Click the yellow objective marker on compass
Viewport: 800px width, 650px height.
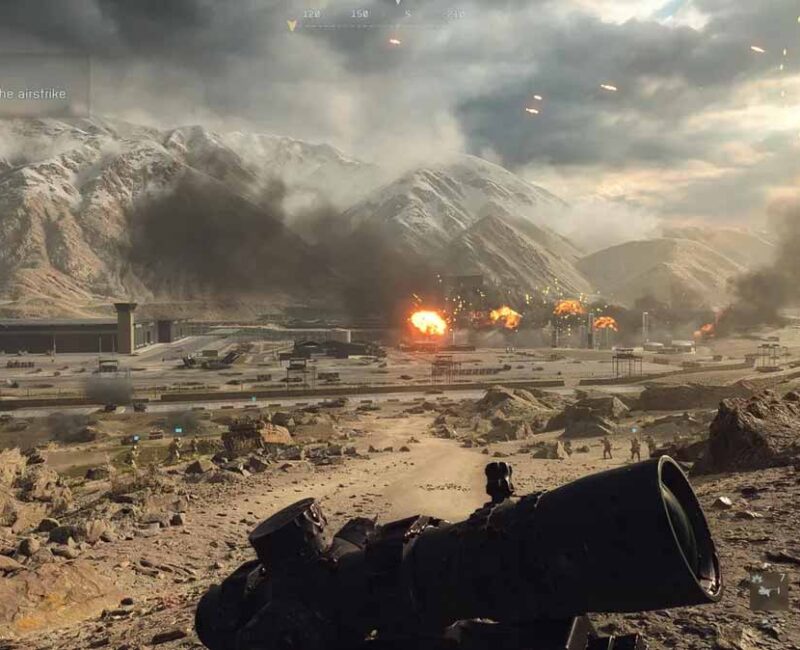(292, 25)
